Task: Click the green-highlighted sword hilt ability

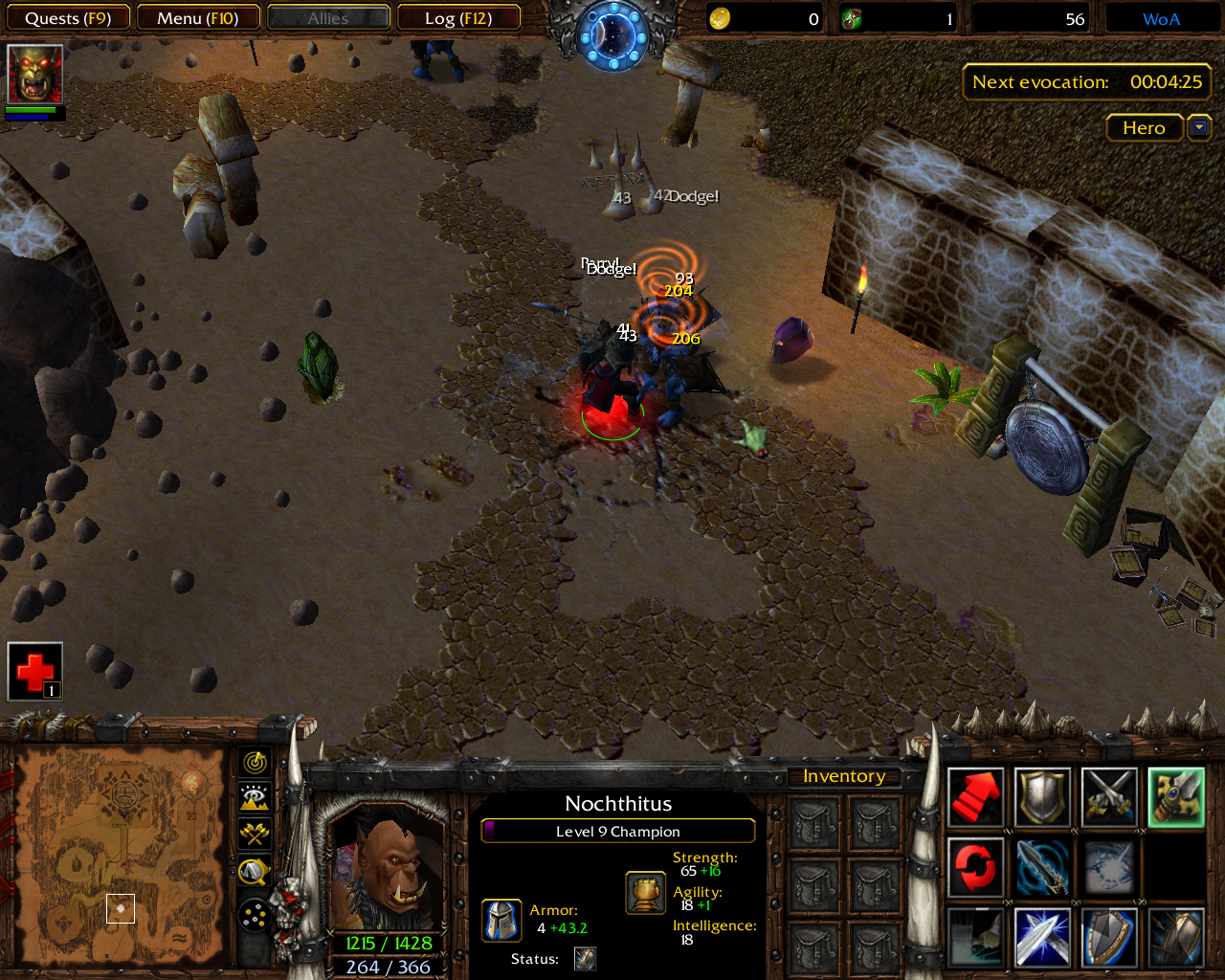Action: tap(1176, 797)
